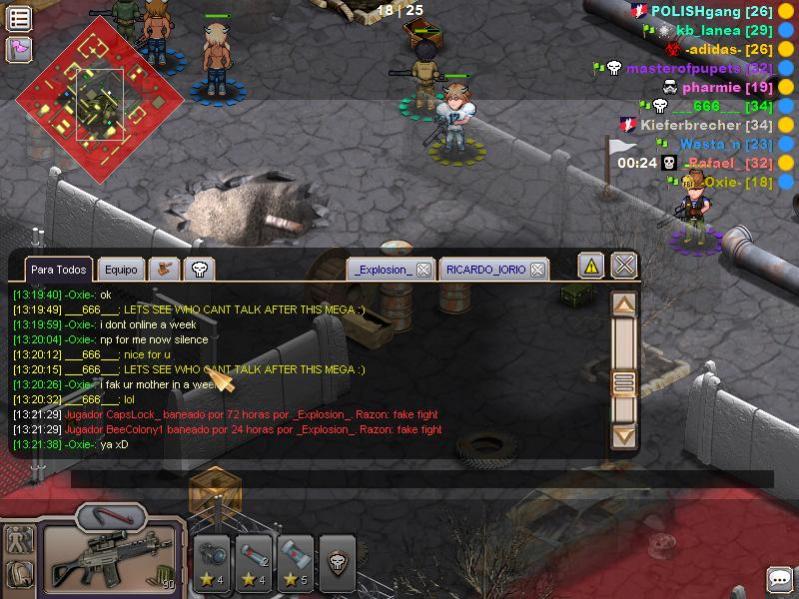Screen dimensions: 799x599
Task: Open the list menu button
Action: pos(19,18)
